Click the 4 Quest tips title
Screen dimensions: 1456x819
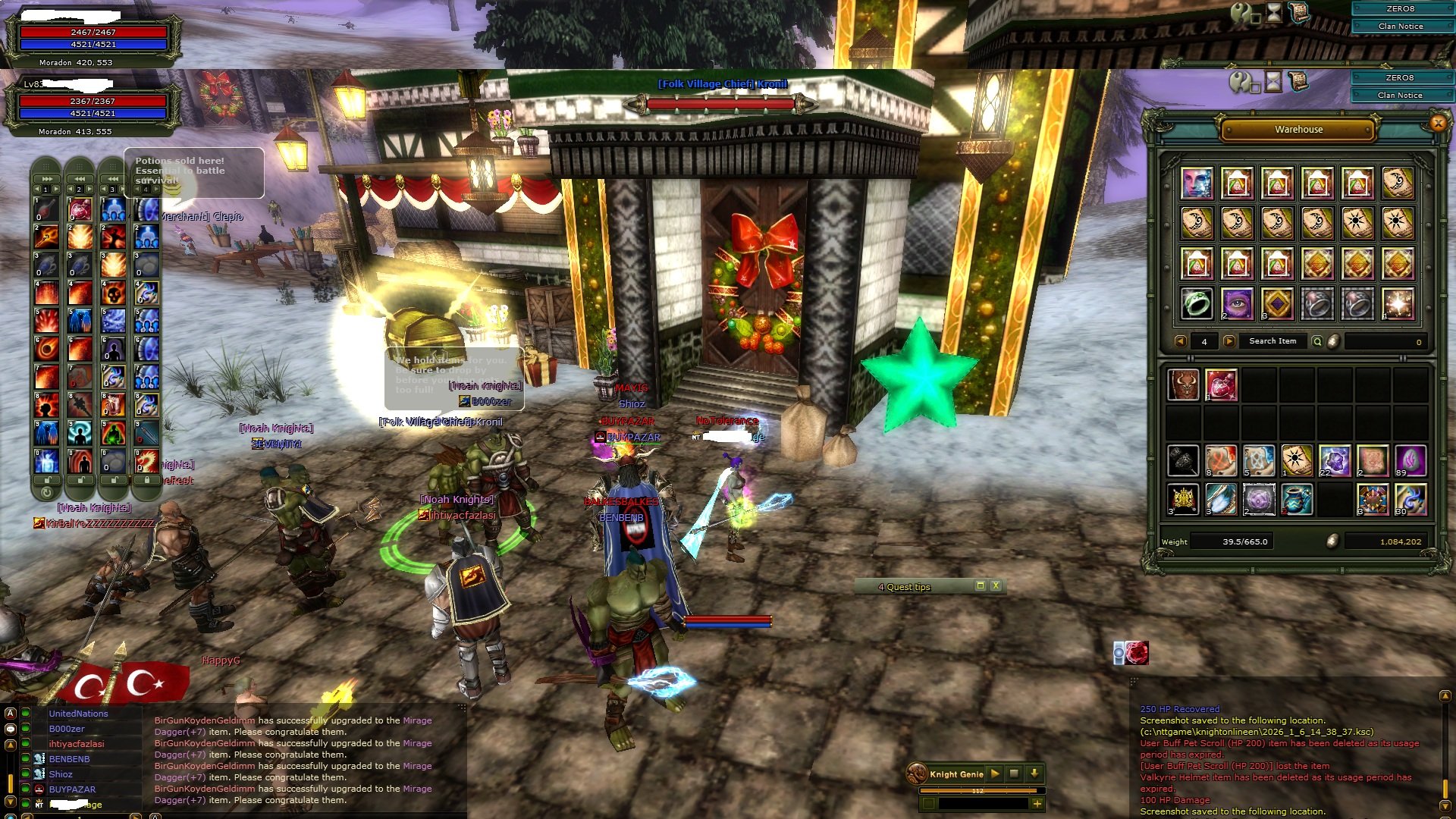click(x=902, y=587)
